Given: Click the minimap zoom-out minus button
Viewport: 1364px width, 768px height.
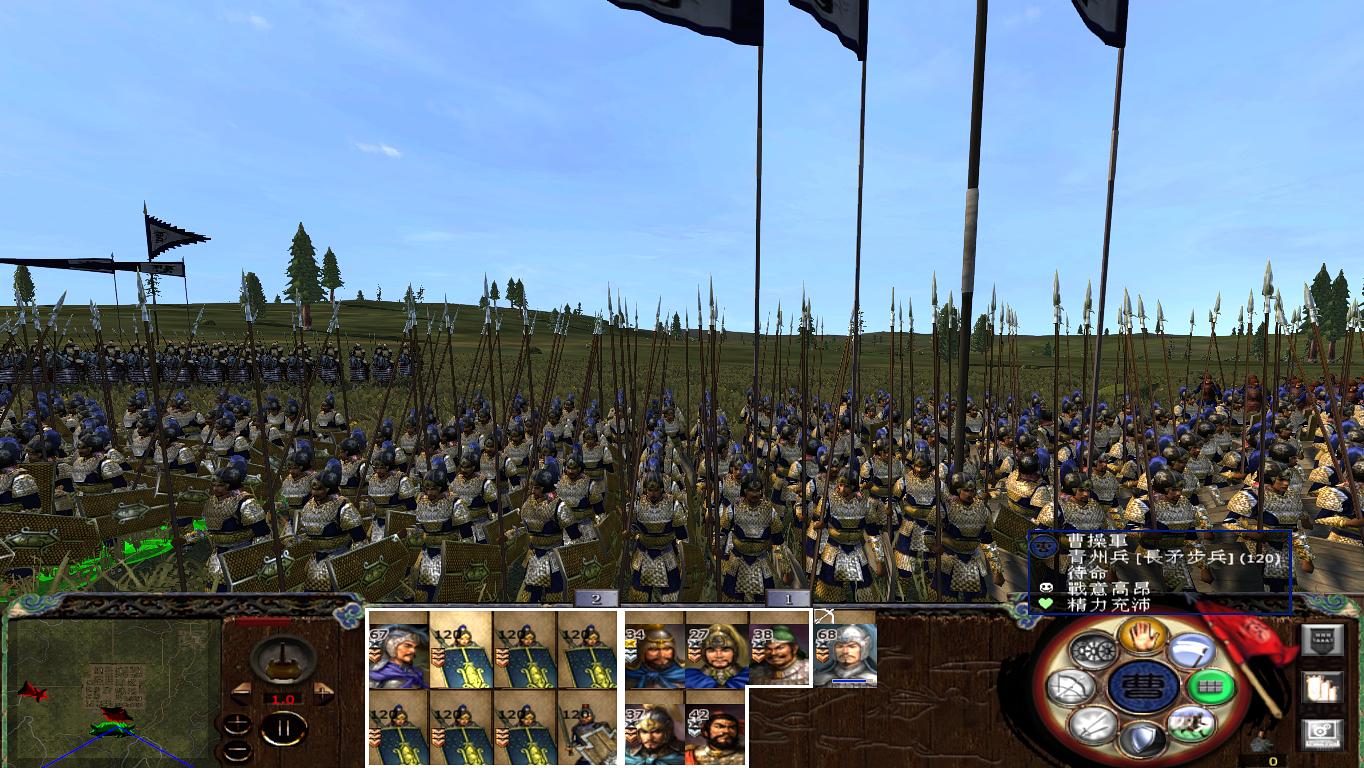Looking at the screenshot, I should [238, 749].
